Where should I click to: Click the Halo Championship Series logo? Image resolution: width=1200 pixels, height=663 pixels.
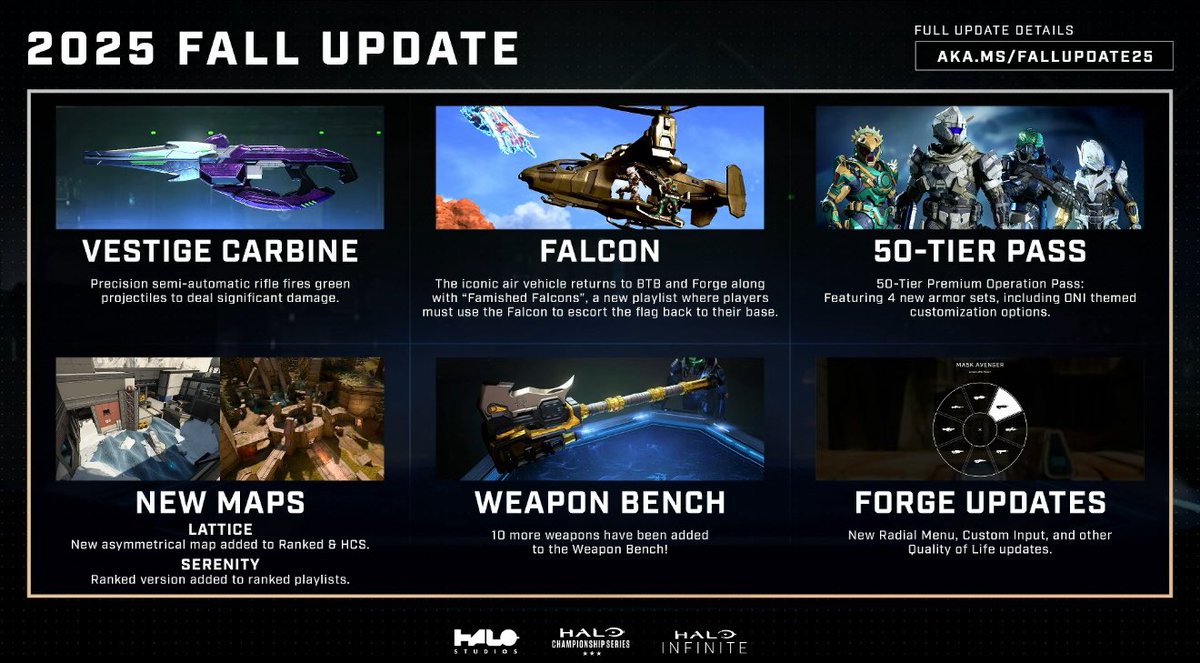[x=593, y=641]
